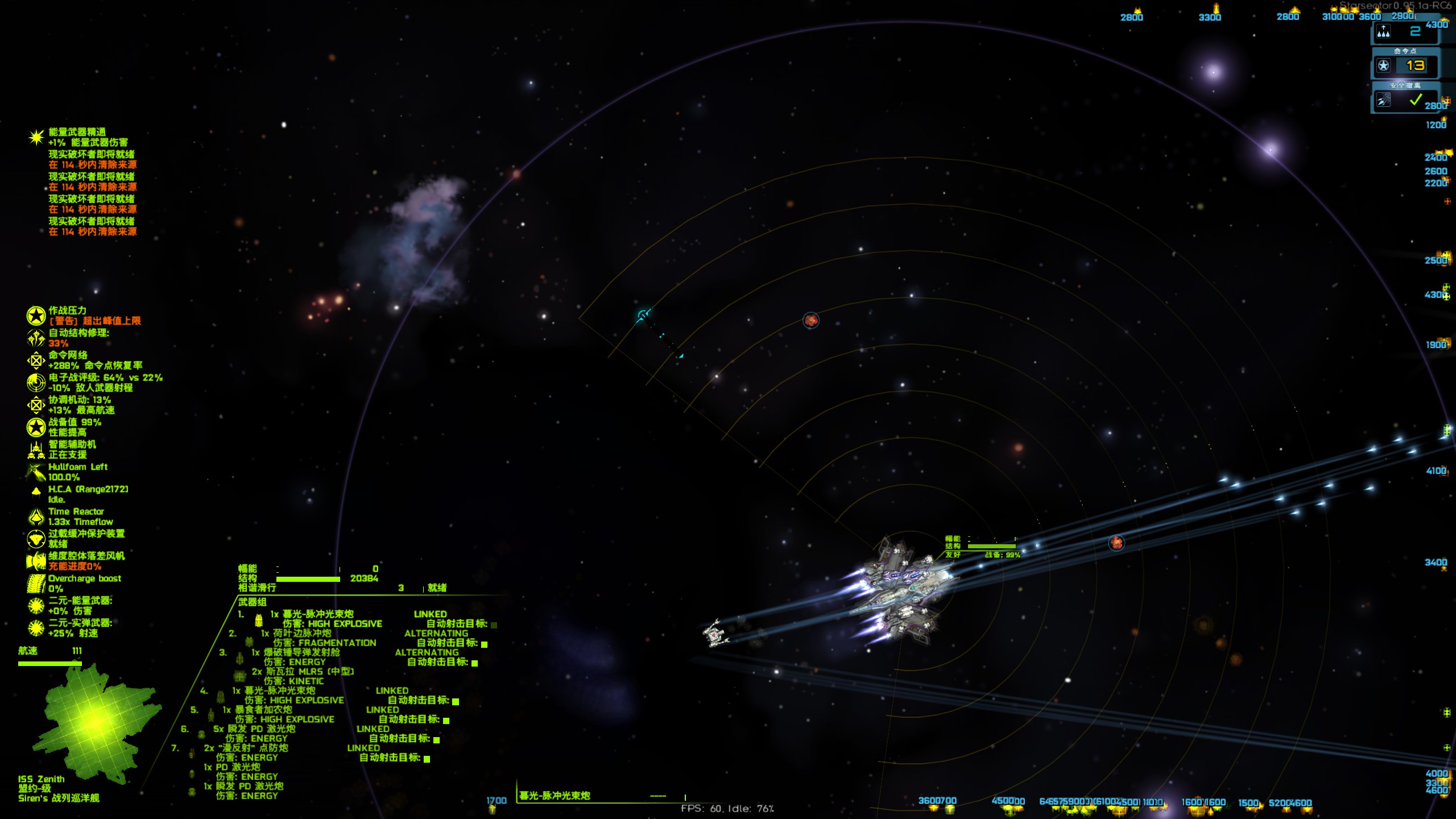Image resolution: width=1456 pixels, height=819 pixels.
Task: Select weapon group 6 瞬发 PD 激光炮
Action: pos(254,729)
